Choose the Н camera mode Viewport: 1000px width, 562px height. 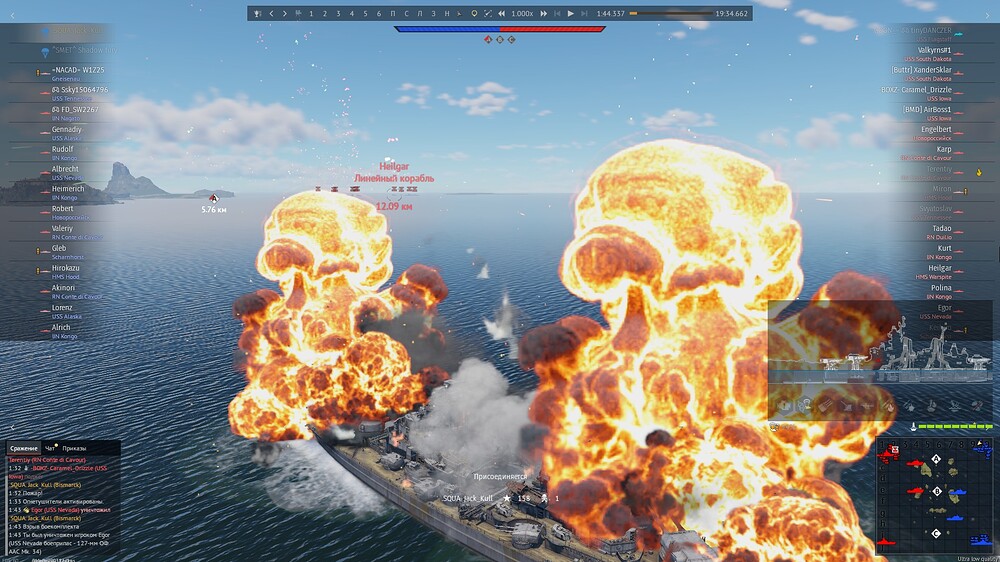(446, 14)
